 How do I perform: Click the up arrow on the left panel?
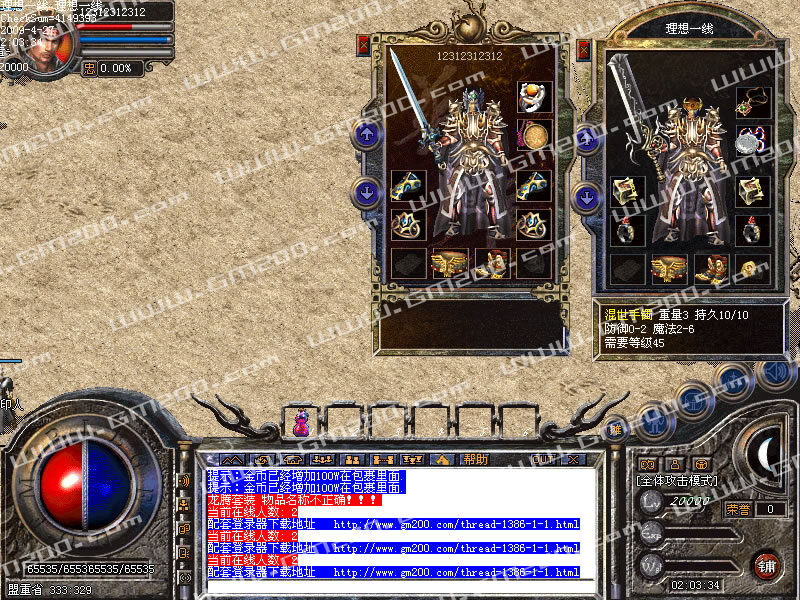pyautogui.click(x=368, y=134)
